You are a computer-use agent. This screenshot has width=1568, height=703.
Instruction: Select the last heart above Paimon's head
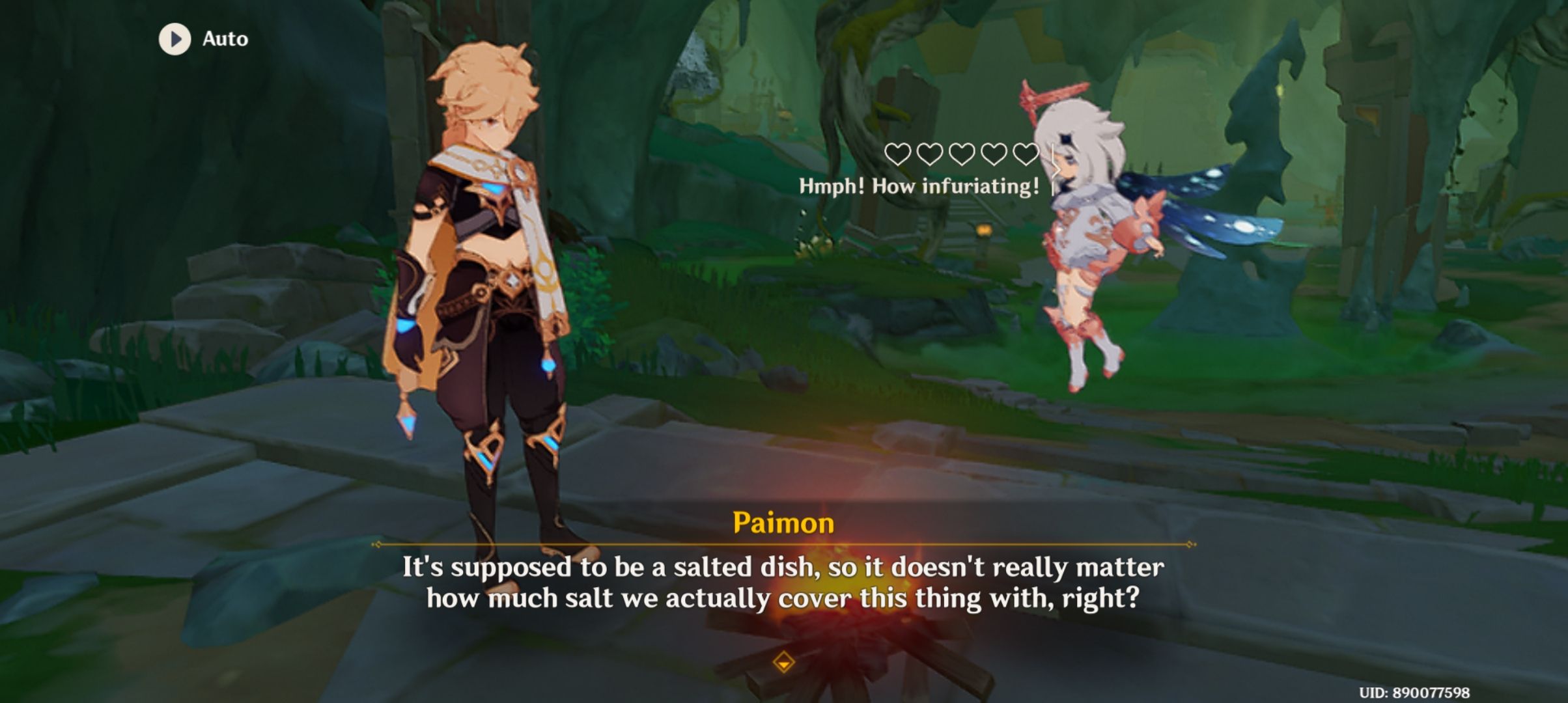1025,155
